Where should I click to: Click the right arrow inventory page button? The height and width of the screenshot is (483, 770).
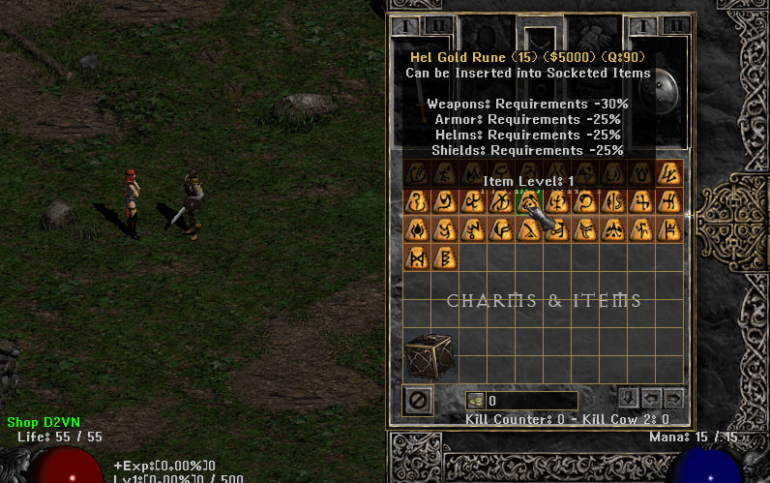coord(674,397)
